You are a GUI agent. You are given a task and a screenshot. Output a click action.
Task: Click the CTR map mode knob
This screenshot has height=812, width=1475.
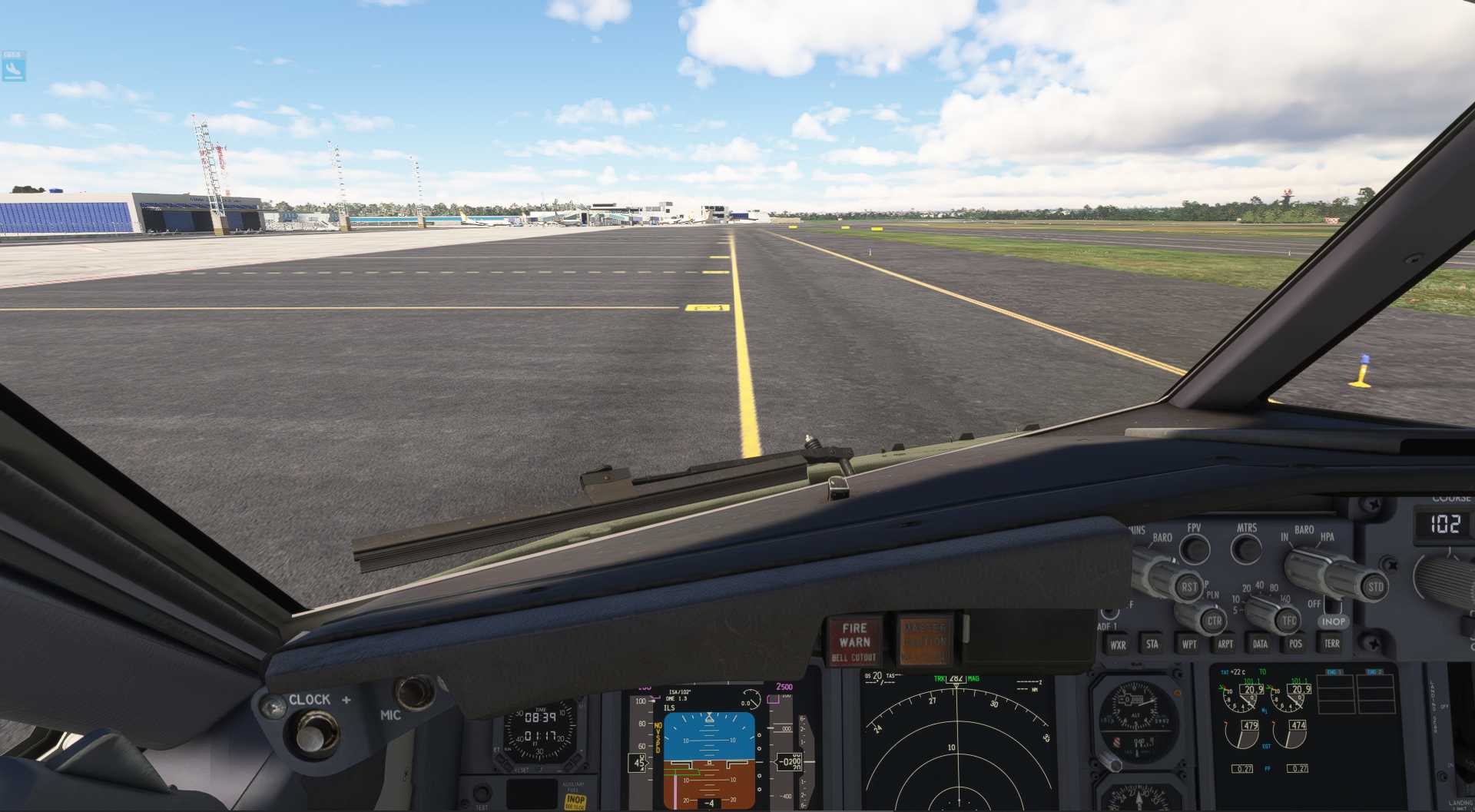click(x=1213, y=621)
